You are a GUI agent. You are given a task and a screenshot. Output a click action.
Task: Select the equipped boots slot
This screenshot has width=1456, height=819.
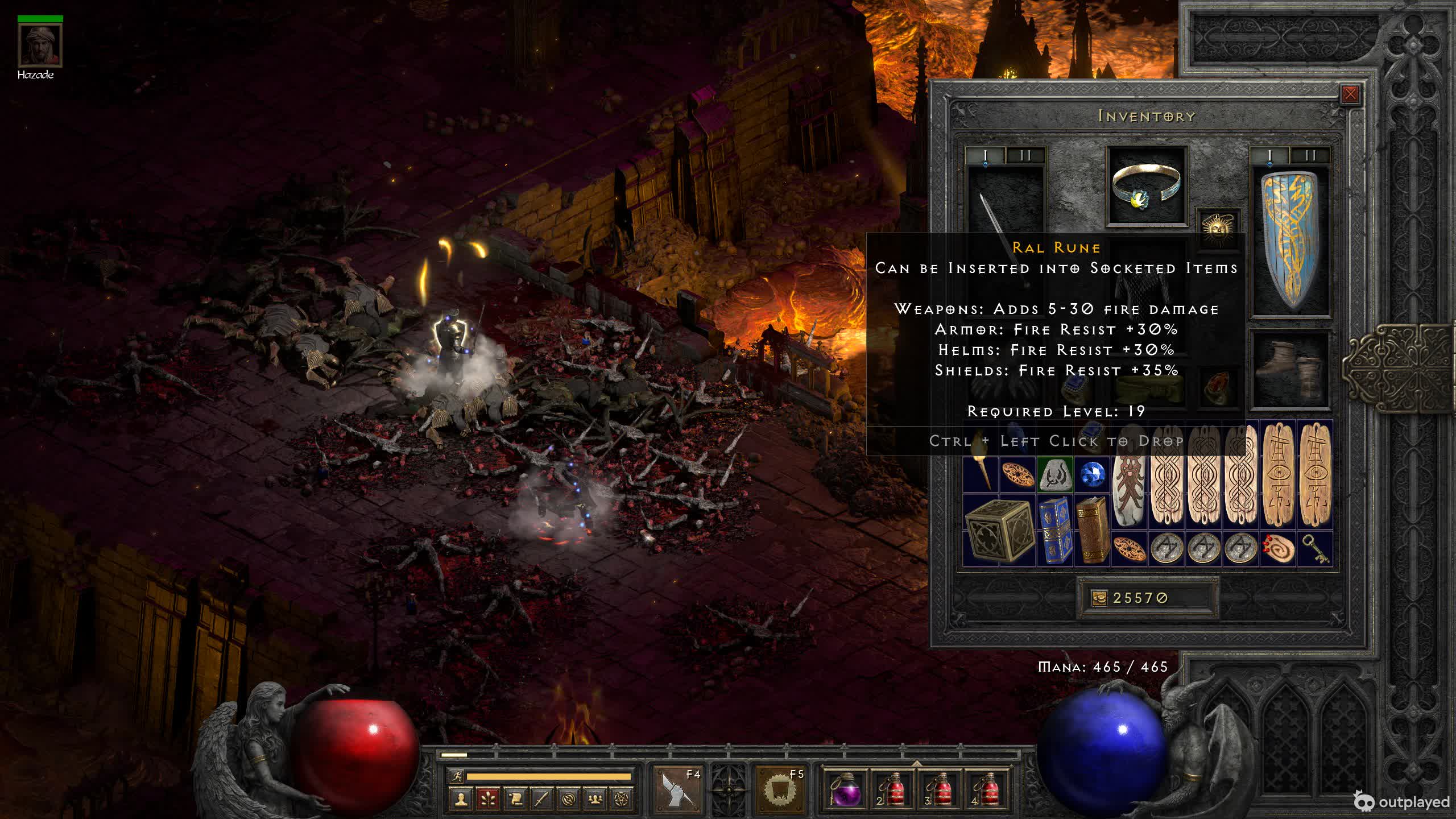1291,370
